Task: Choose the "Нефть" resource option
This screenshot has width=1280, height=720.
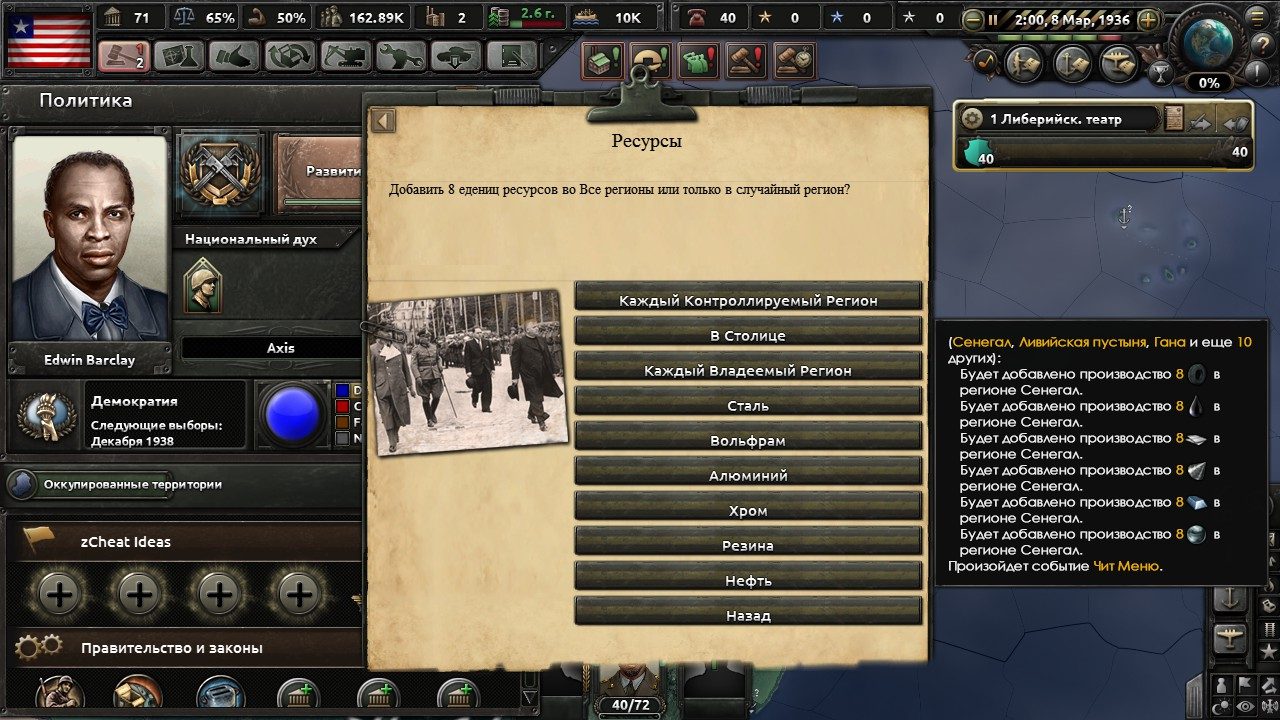Action: click(x=748, y=580)
